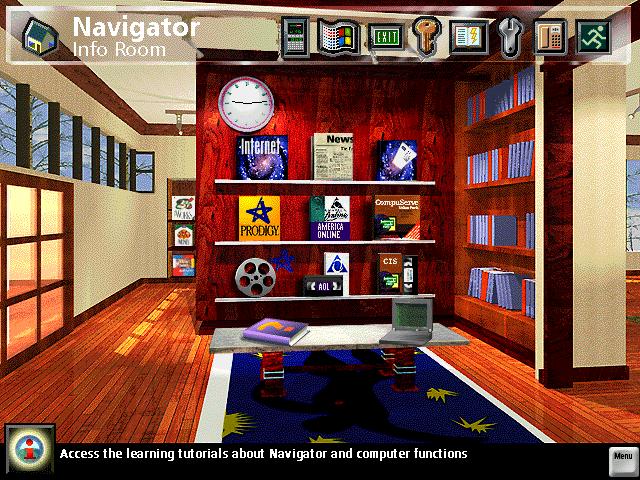Open the book with lightning bolt icon
640x480 pixels.
tap(466, 36)
